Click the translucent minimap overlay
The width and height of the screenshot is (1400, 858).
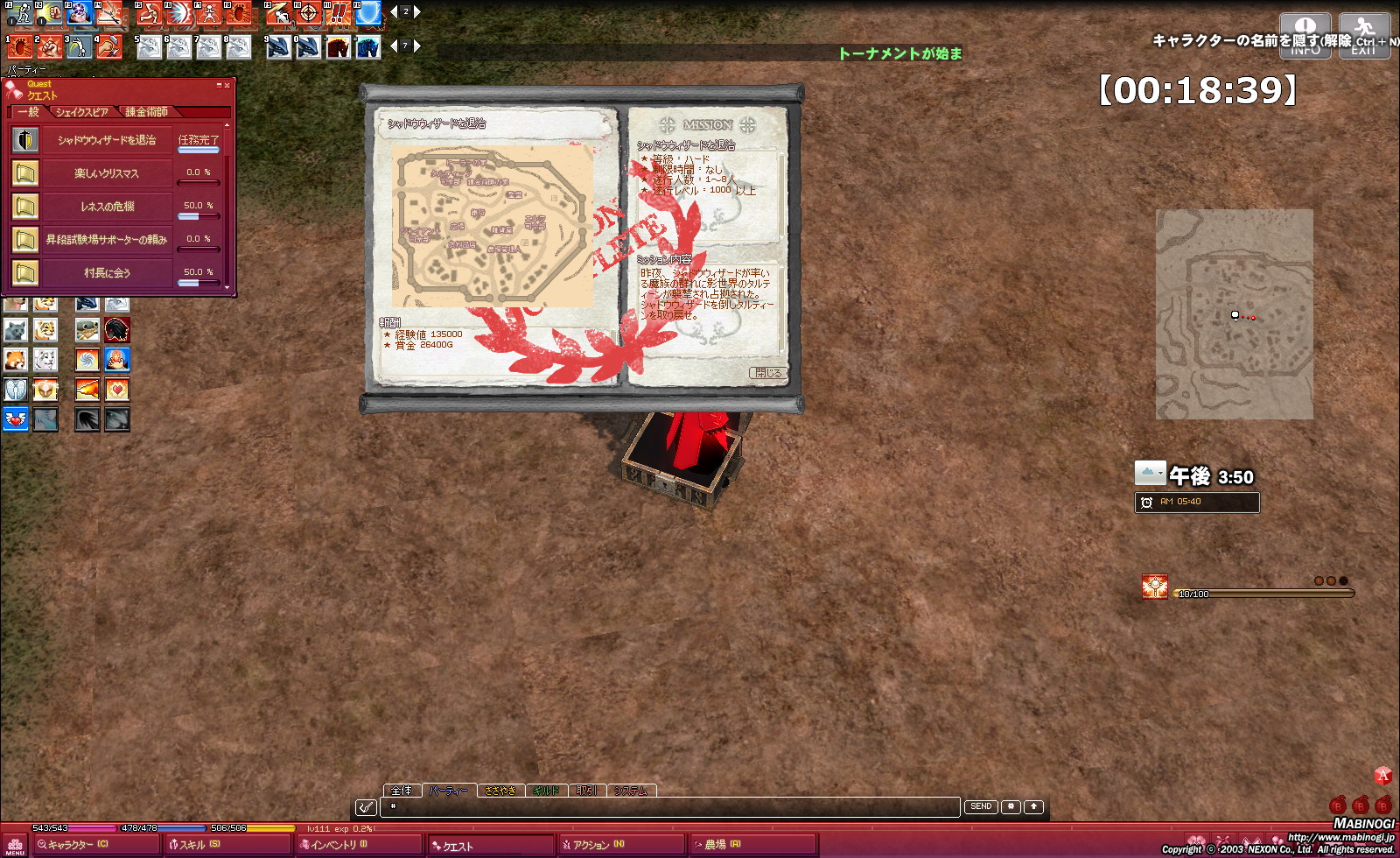point(1234,313)
